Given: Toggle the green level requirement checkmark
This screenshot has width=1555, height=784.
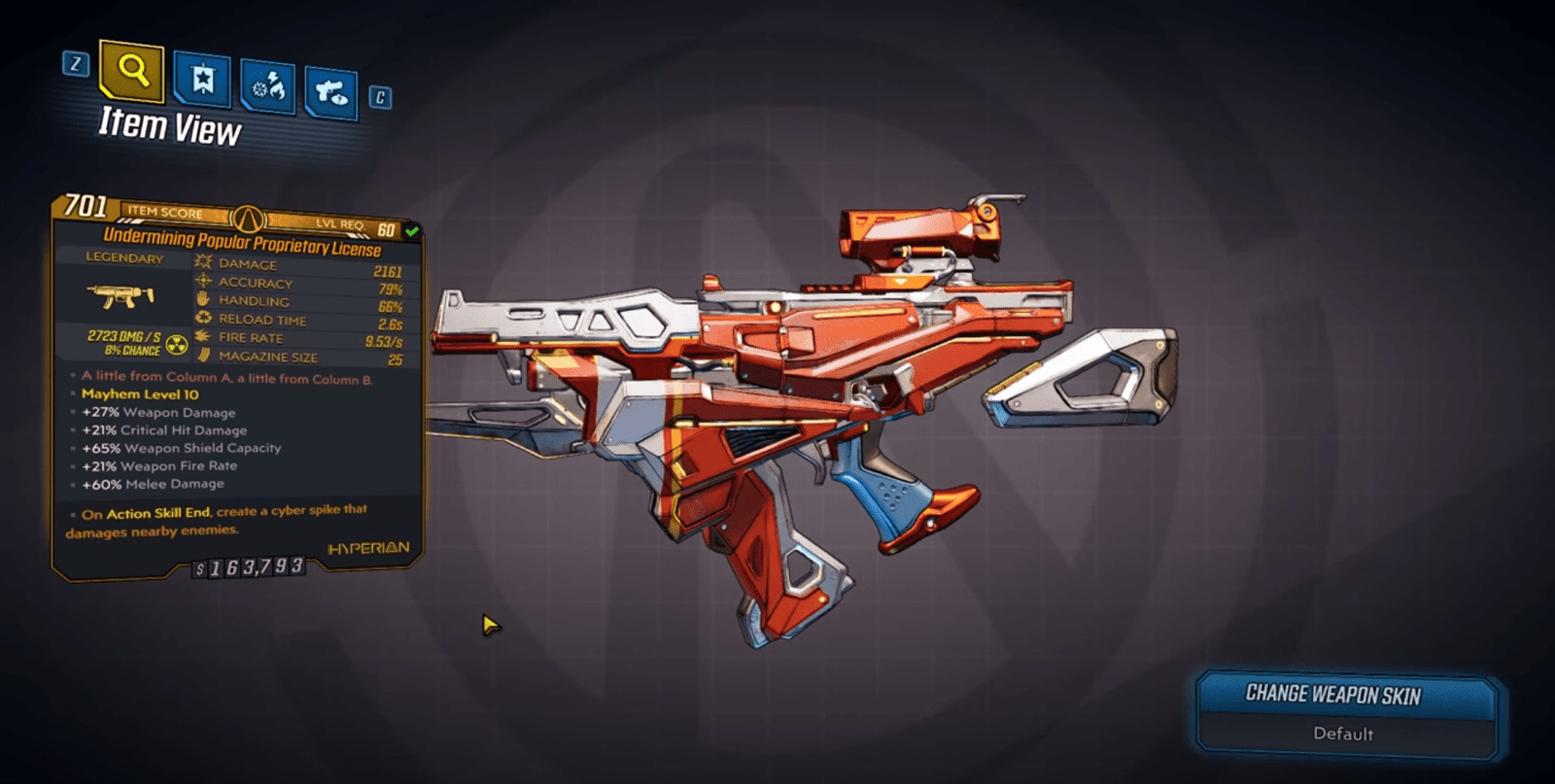Looking at the screenshot, I should click(412, 232).
